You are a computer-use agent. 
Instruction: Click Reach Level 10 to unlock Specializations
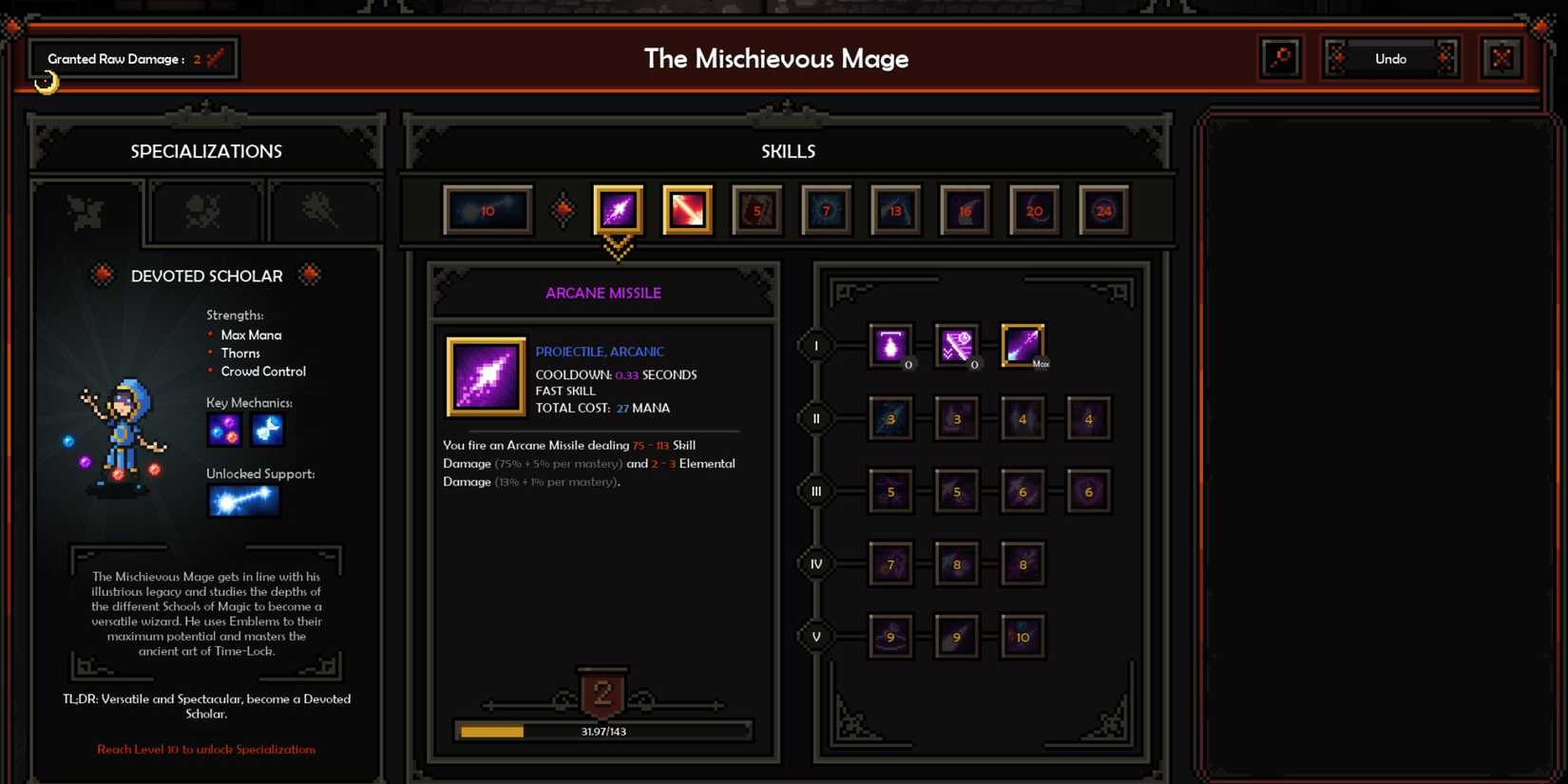[205, 750]
